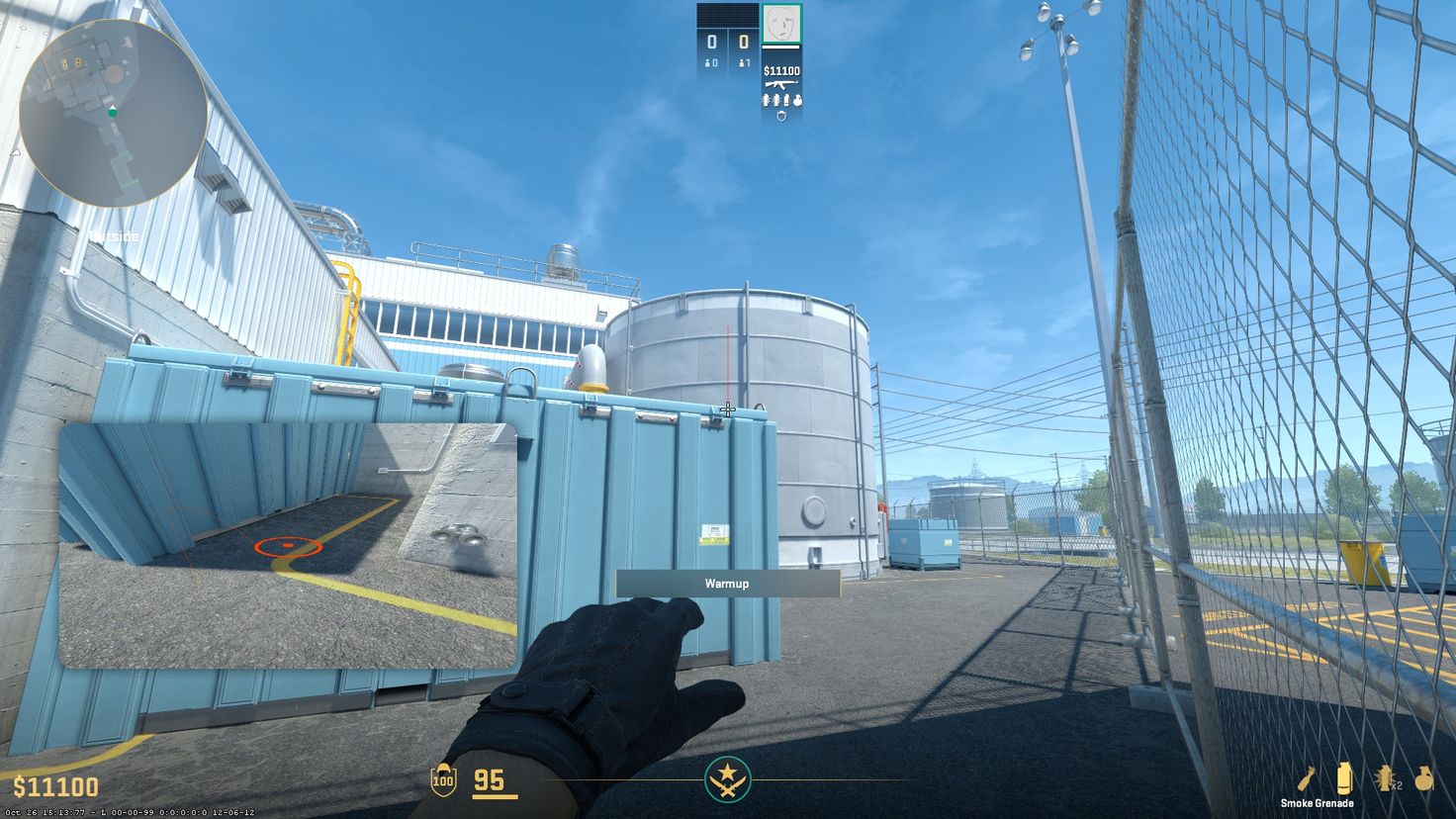Expand the enemy equipment panel under the scoreboard
Screen dimensions: 1456x819
pos(782,101)
